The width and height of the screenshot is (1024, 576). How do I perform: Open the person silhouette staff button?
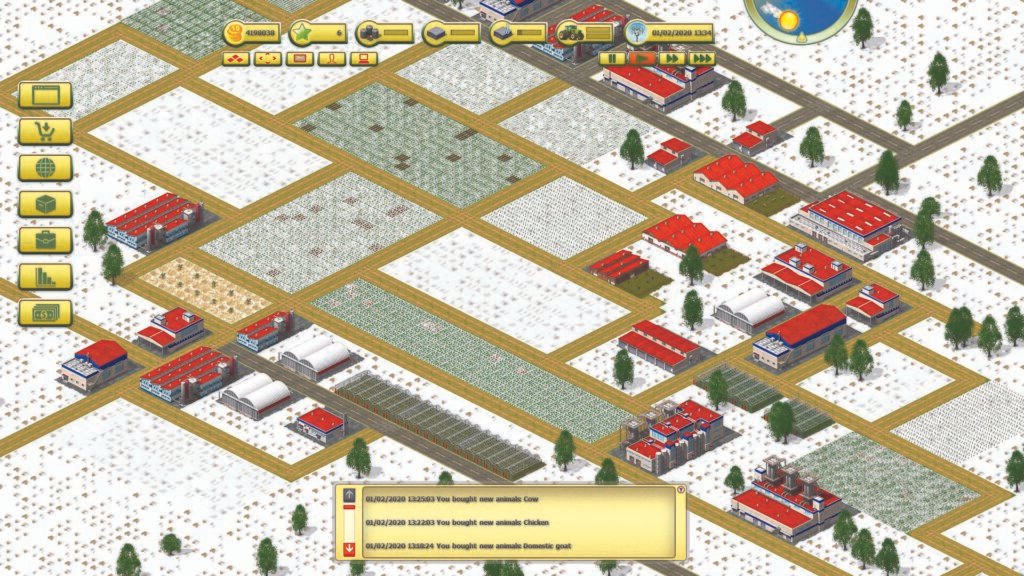point(331,58)
